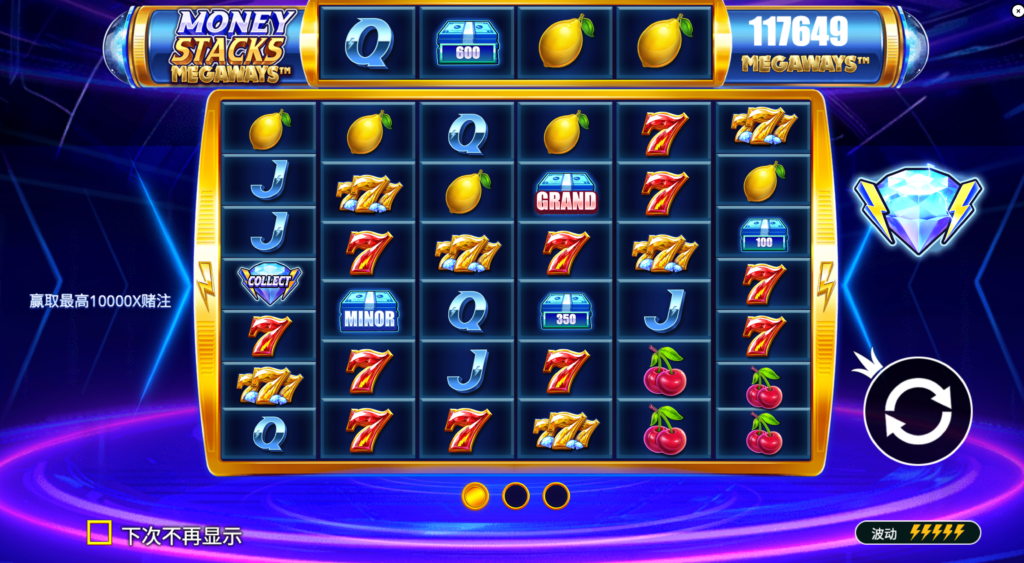The height and width of the screenshot is (563, 1024).
Task: Jump to the last page indicator dot
Action: [x=556, y=495]
